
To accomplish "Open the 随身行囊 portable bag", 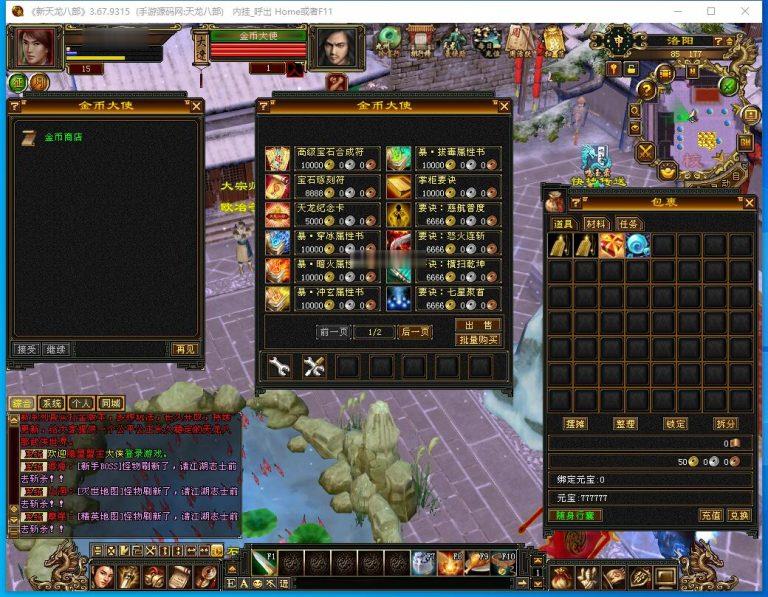I will coord(574,515).
